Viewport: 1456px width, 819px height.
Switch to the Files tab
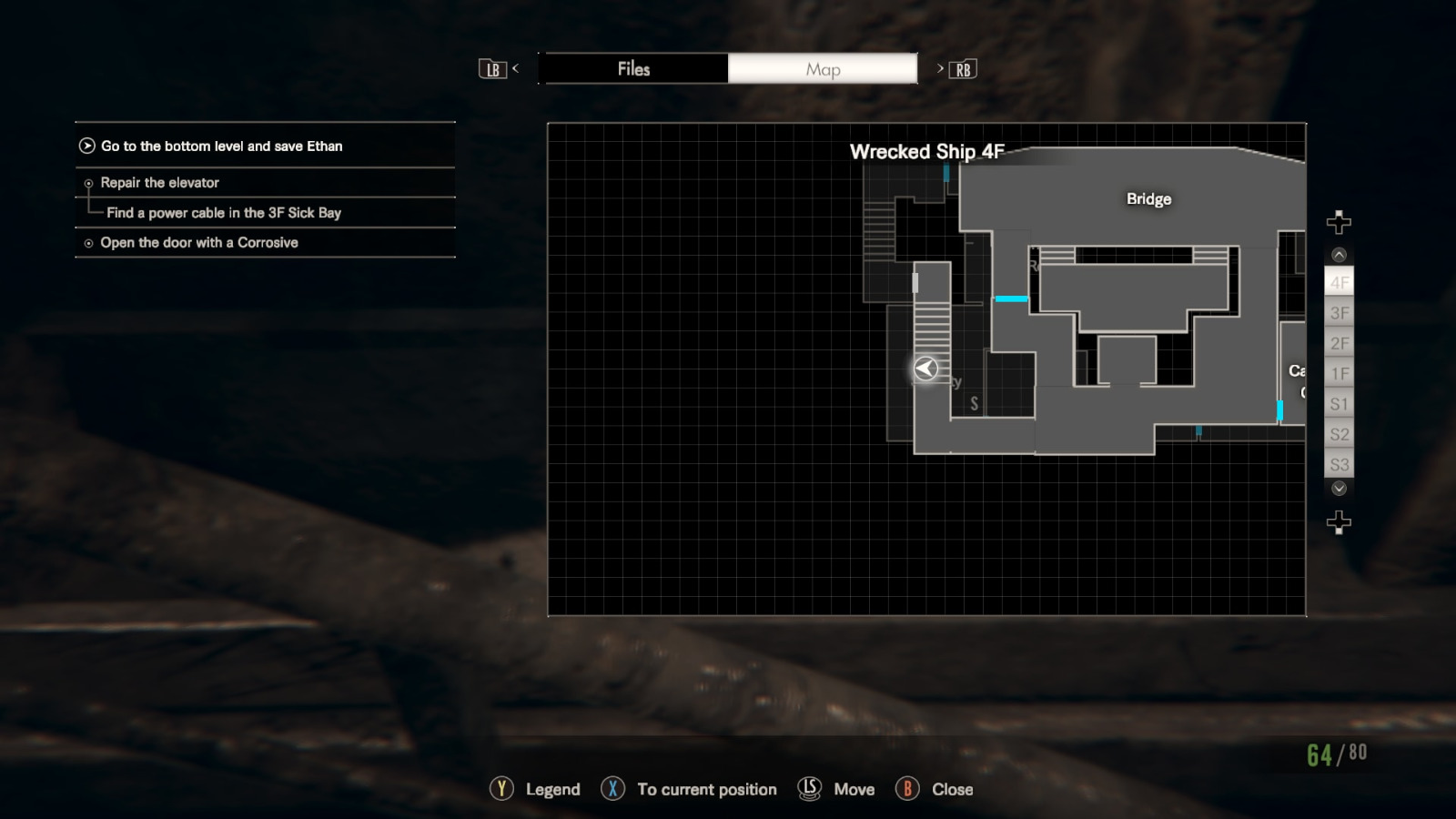[634, 68]
